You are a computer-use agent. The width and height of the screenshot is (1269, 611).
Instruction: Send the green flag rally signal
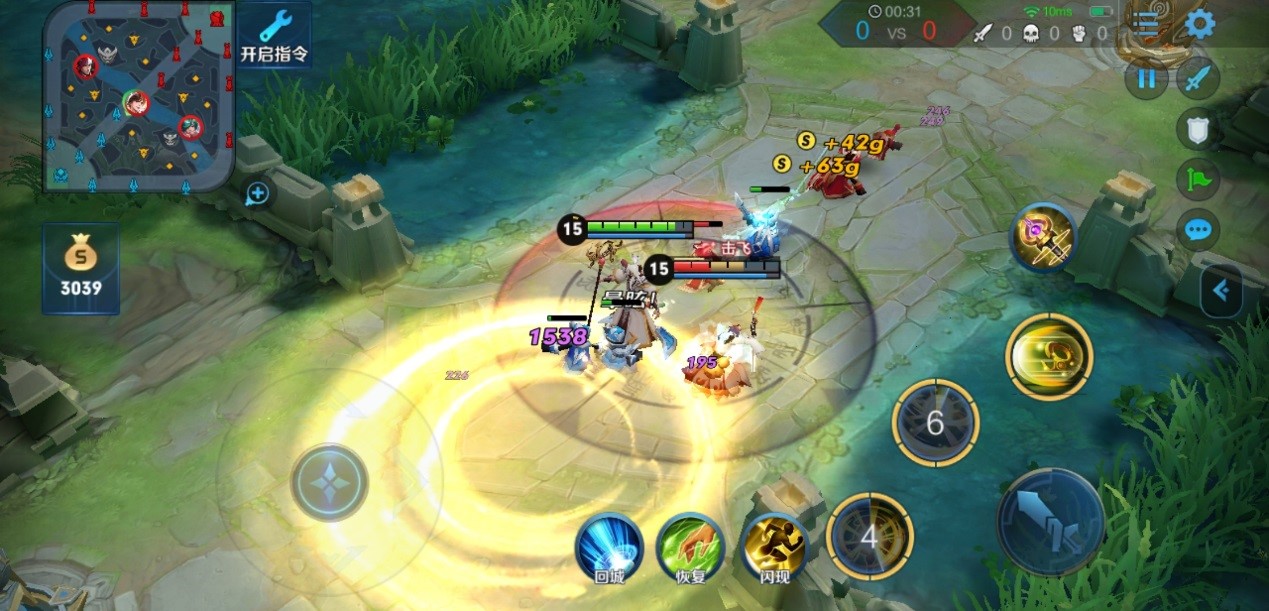(x=1197, y=180)
